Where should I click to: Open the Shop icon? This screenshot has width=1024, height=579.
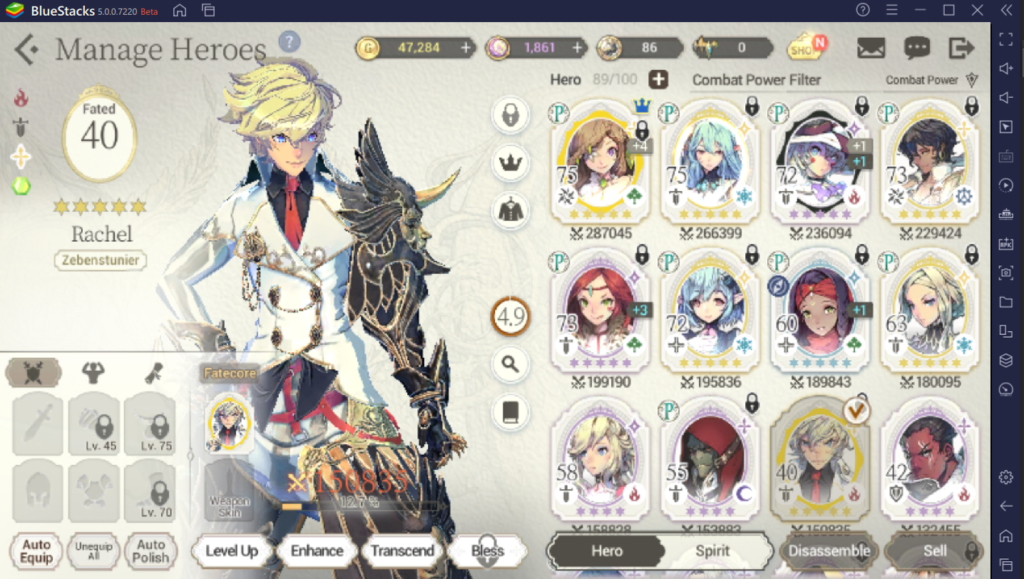point(806,47)
